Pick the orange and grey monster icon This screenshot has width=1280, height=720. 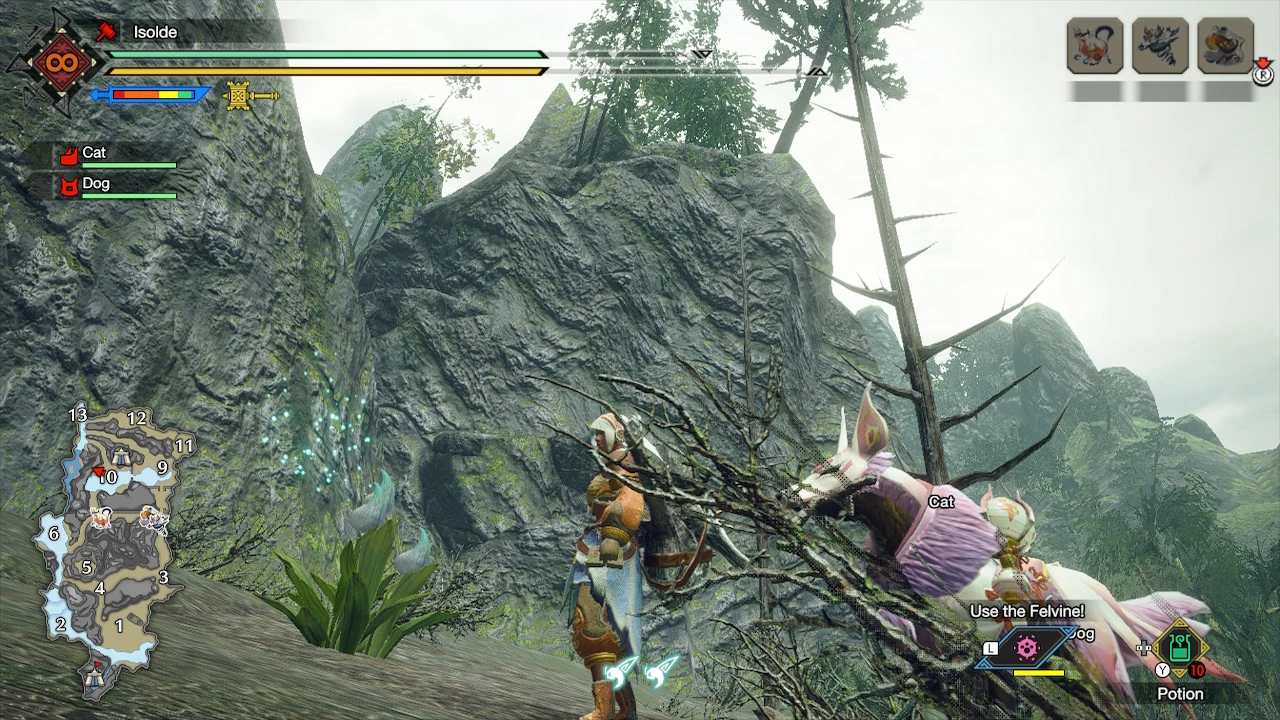point(1225,45)
